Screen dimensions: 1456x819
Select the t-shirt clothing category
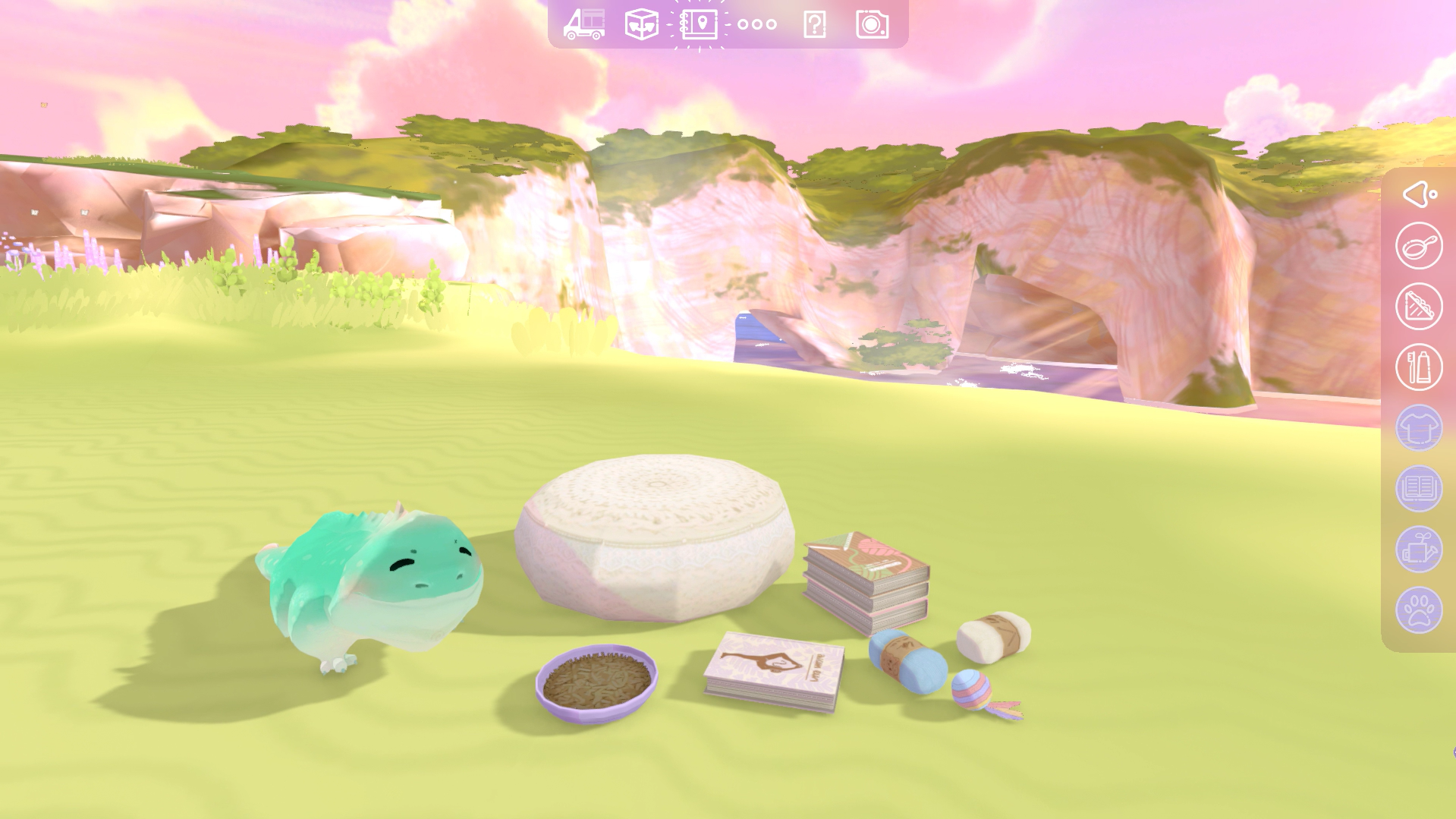coord(1419,428)
